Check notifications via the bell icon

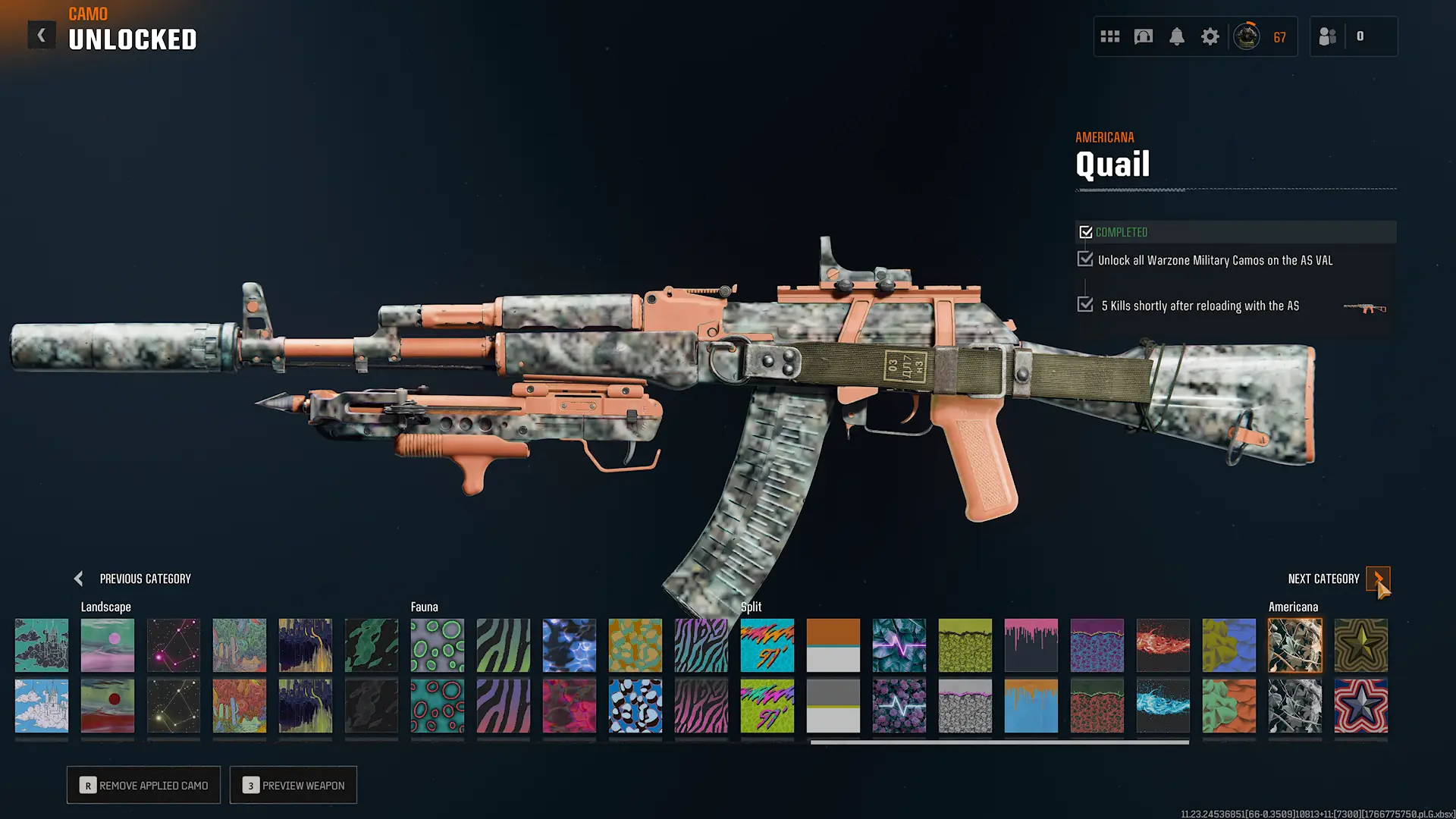tap(1177, 36)
